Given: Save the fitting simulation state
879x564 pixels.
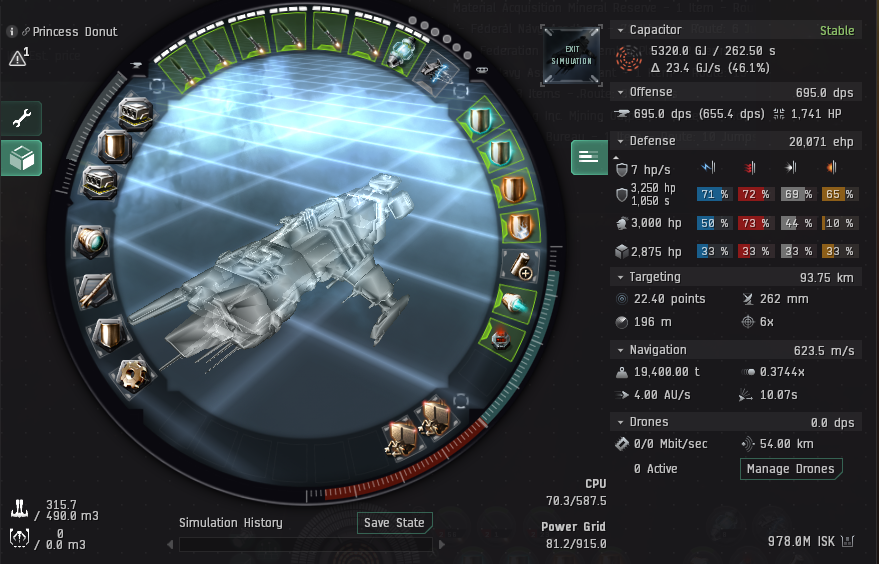Looking at the screenshot, I should pyautogui.click(x=394, y=523).
